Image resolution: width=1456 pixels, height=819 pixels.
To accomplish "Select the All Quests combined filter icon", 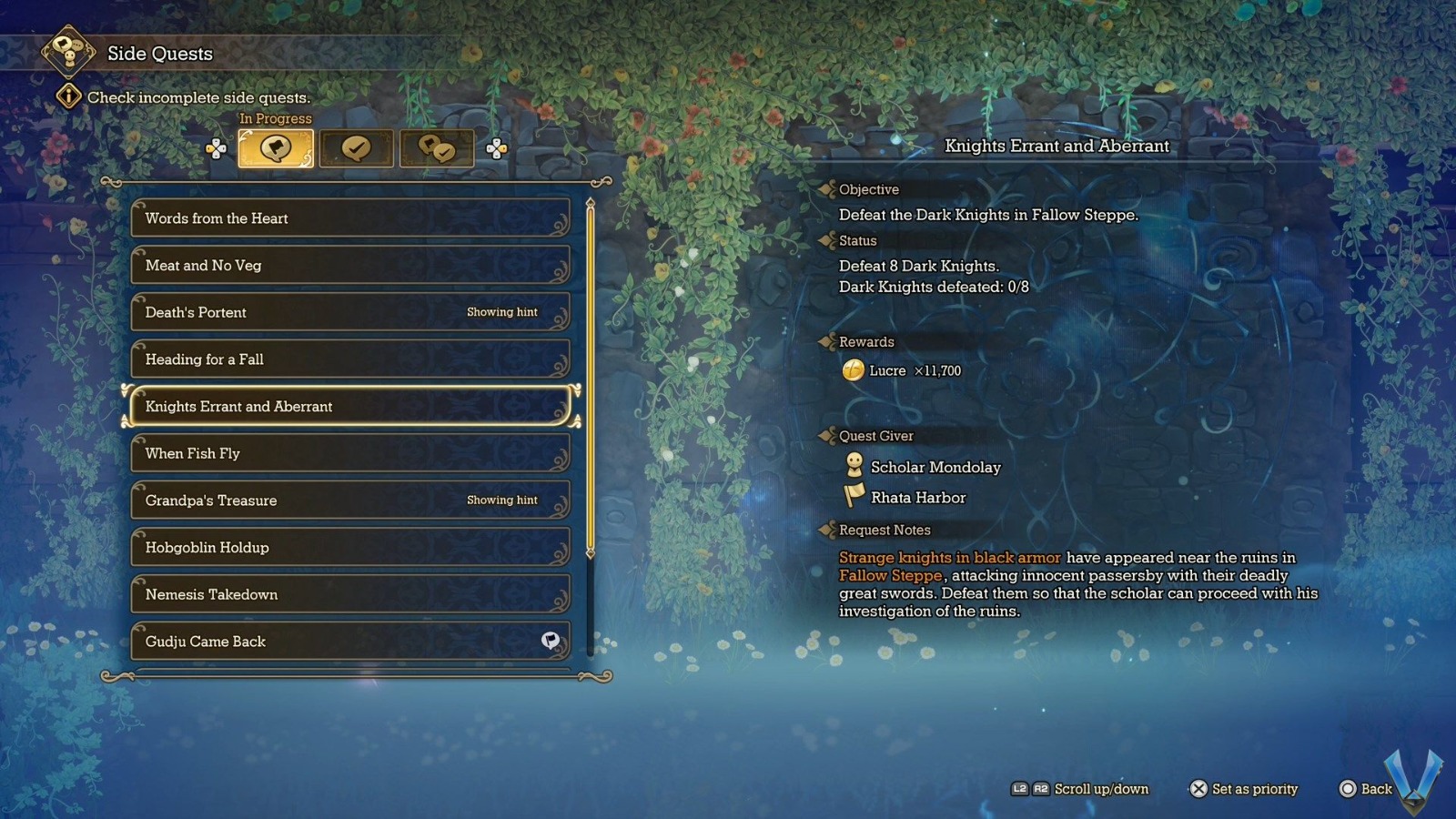I will [x=438, y=147].
